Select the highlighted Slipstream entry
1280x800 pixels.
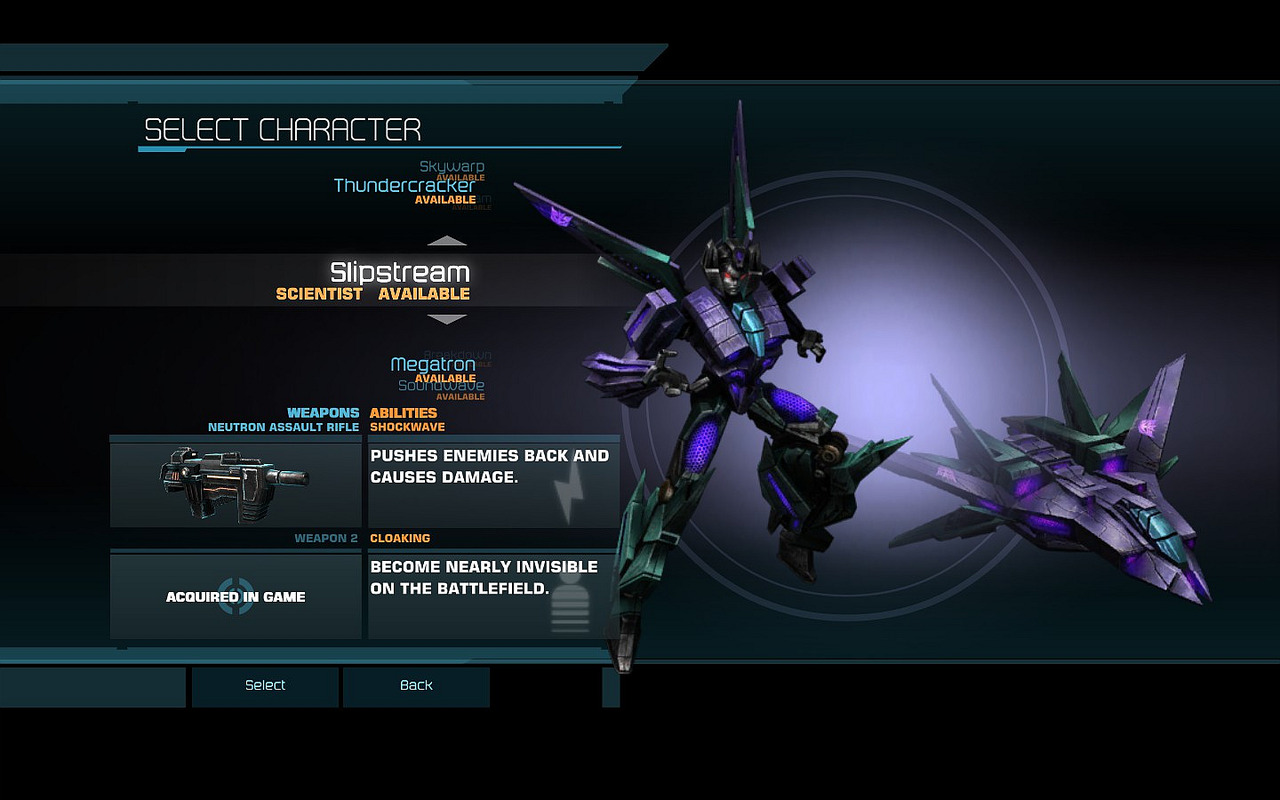point(399,273)
